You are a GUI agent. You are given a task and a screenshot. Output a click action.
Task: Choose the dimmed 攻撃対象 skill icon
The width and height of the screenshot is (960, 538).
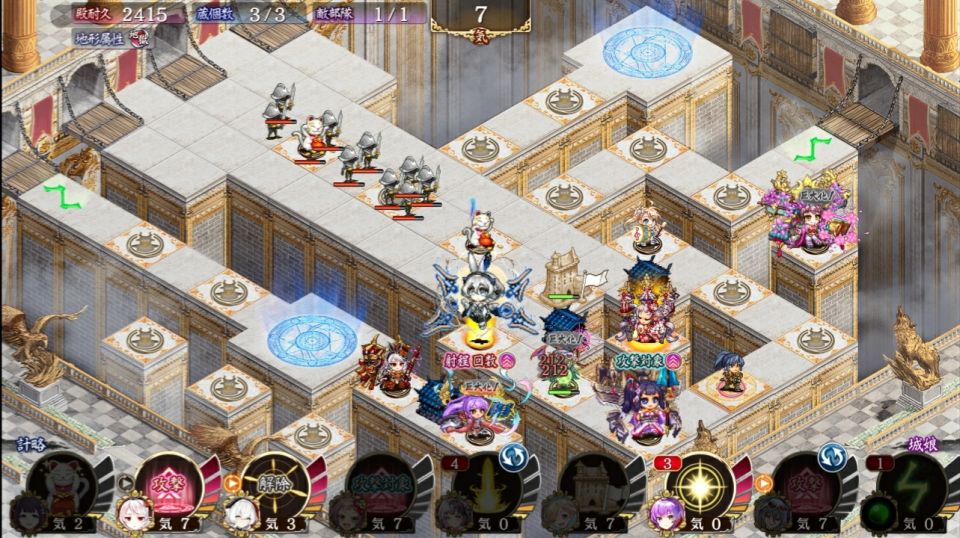coord(378,486)
